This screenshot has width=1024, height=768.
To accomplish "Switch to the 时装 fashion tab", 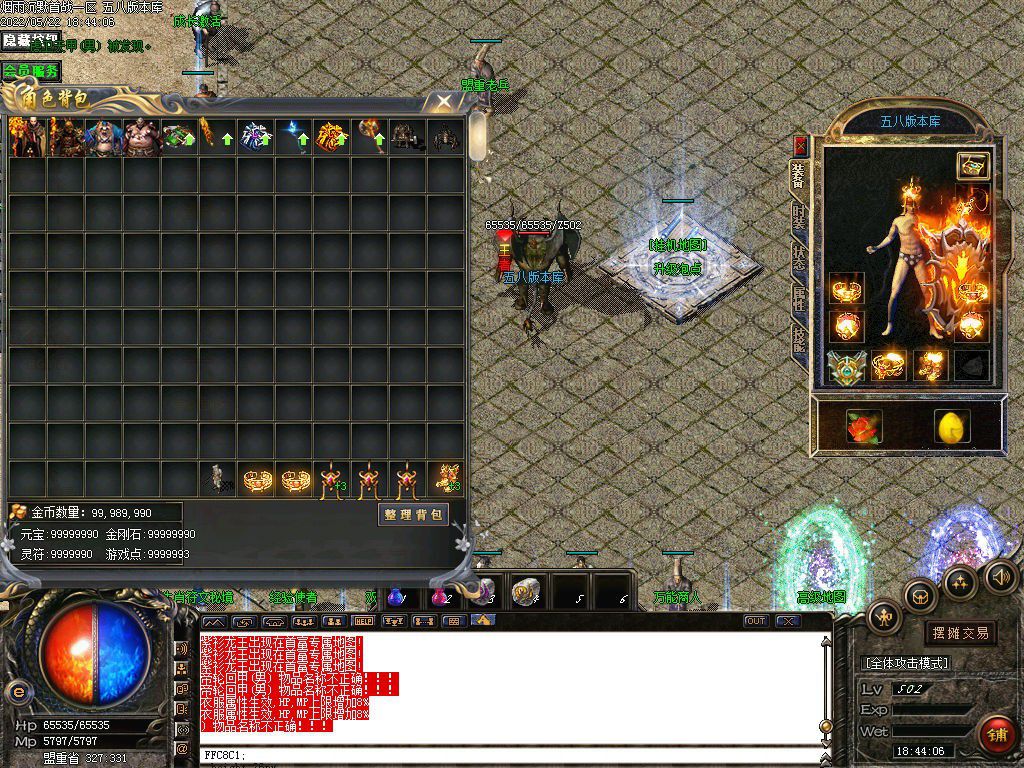I will pos(799,216).
